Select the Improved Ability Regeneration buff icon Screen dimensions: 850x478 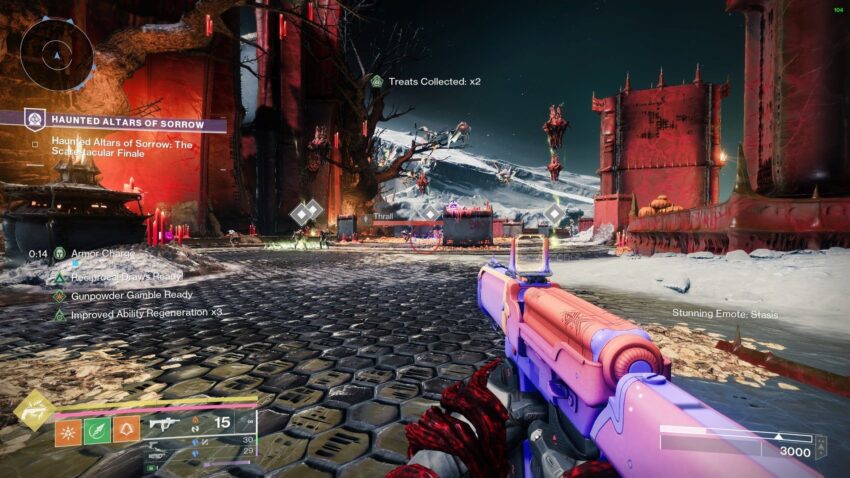[x=60, y=315]
